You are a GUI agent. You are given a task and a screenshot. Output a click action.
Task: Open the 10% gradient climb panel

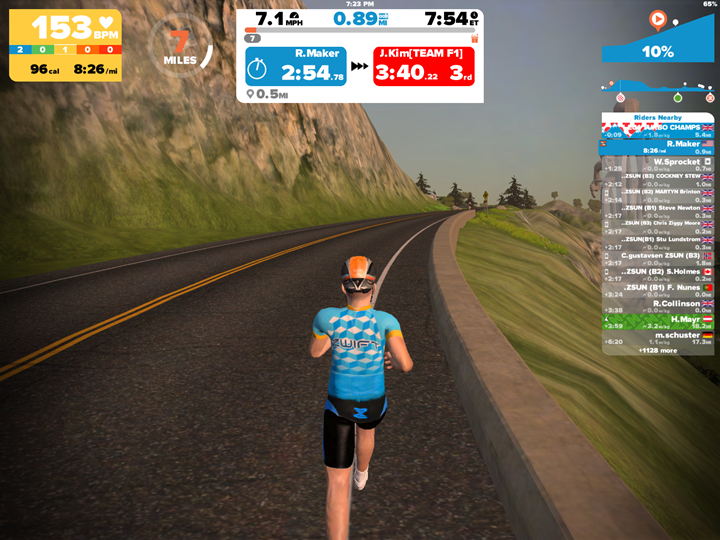[657, 38]
